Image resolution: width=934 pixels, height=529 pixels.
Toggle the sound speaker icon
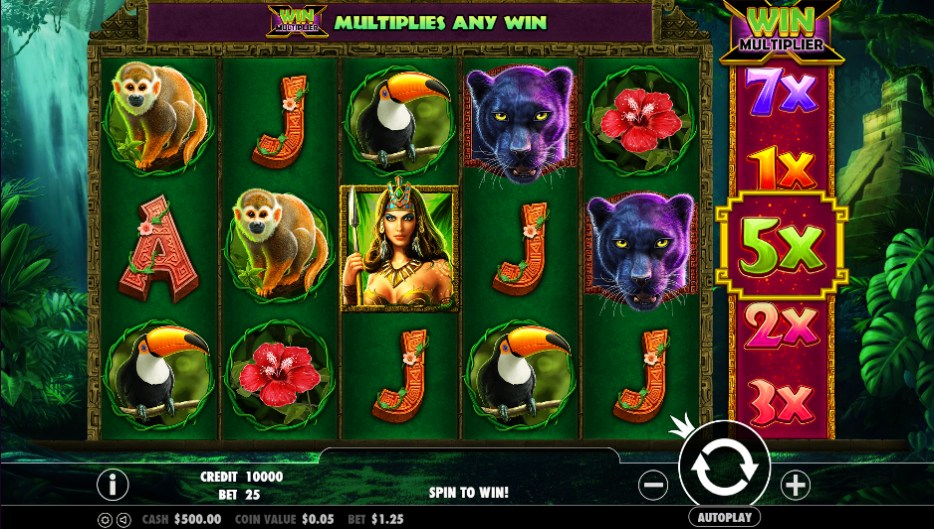pyautogui.click(x=124, y=520)
